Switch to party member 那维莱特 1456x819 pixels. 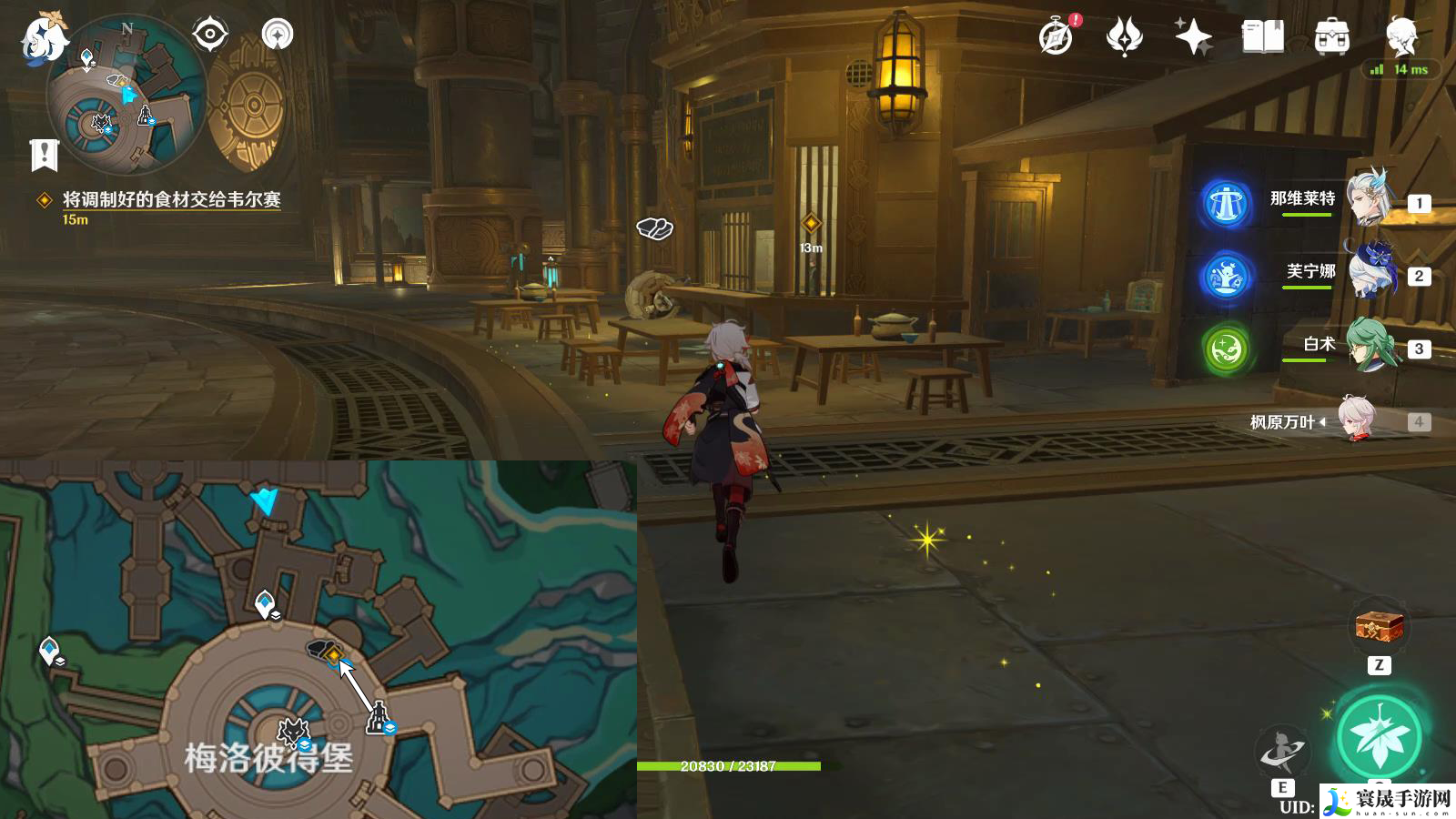coord(1371,198)
